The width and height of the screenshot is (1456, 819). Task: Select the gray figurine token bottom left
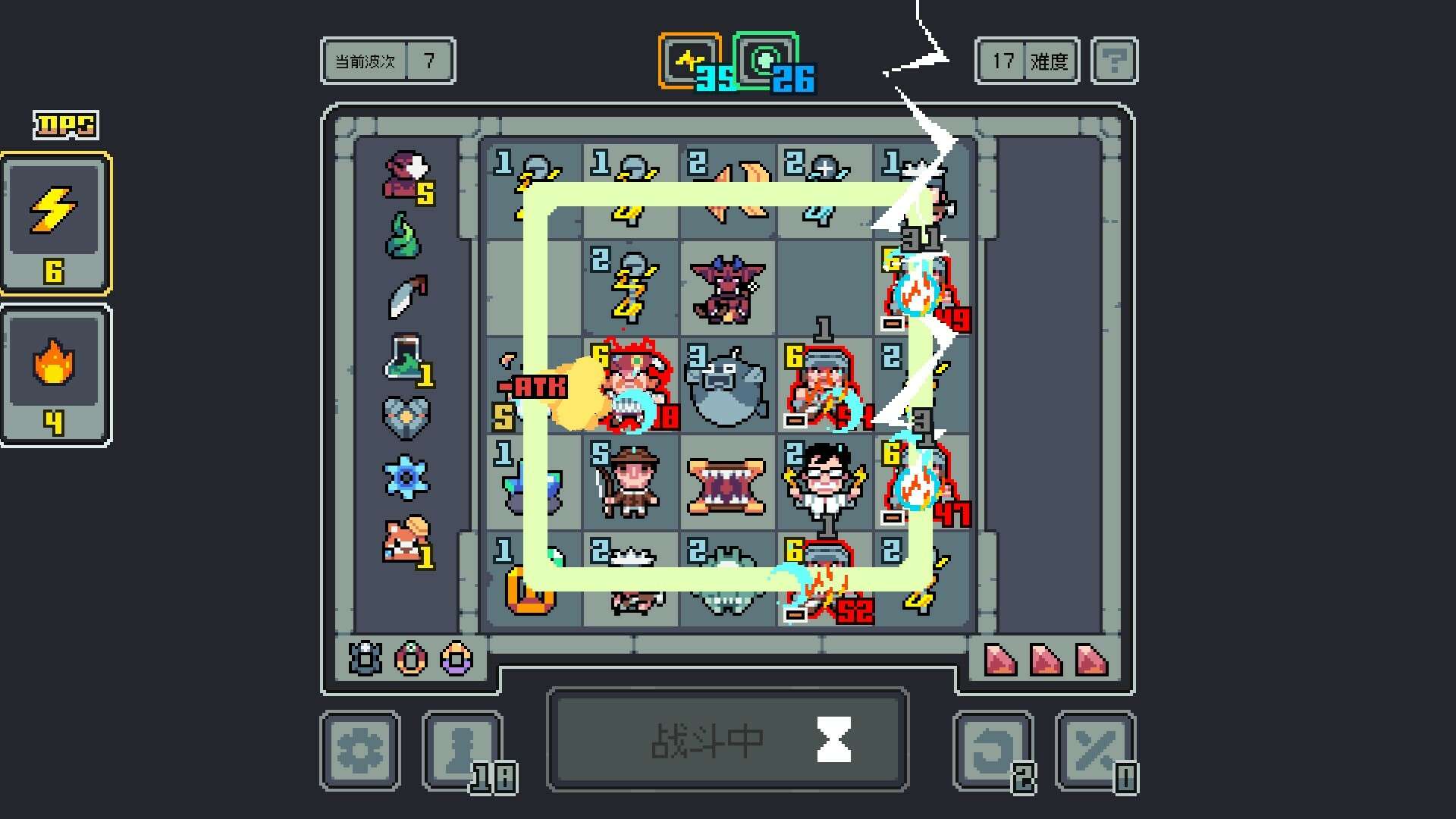click(x=362, y=660)
